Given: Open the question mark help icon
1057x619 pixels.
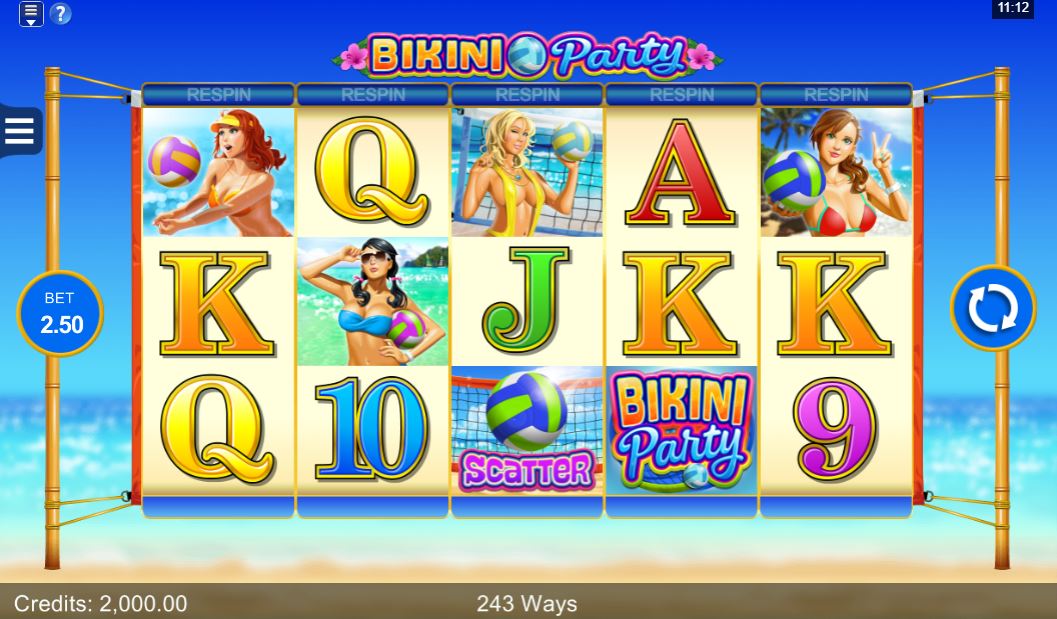Looking at the screenshot, I should (61, 14).
